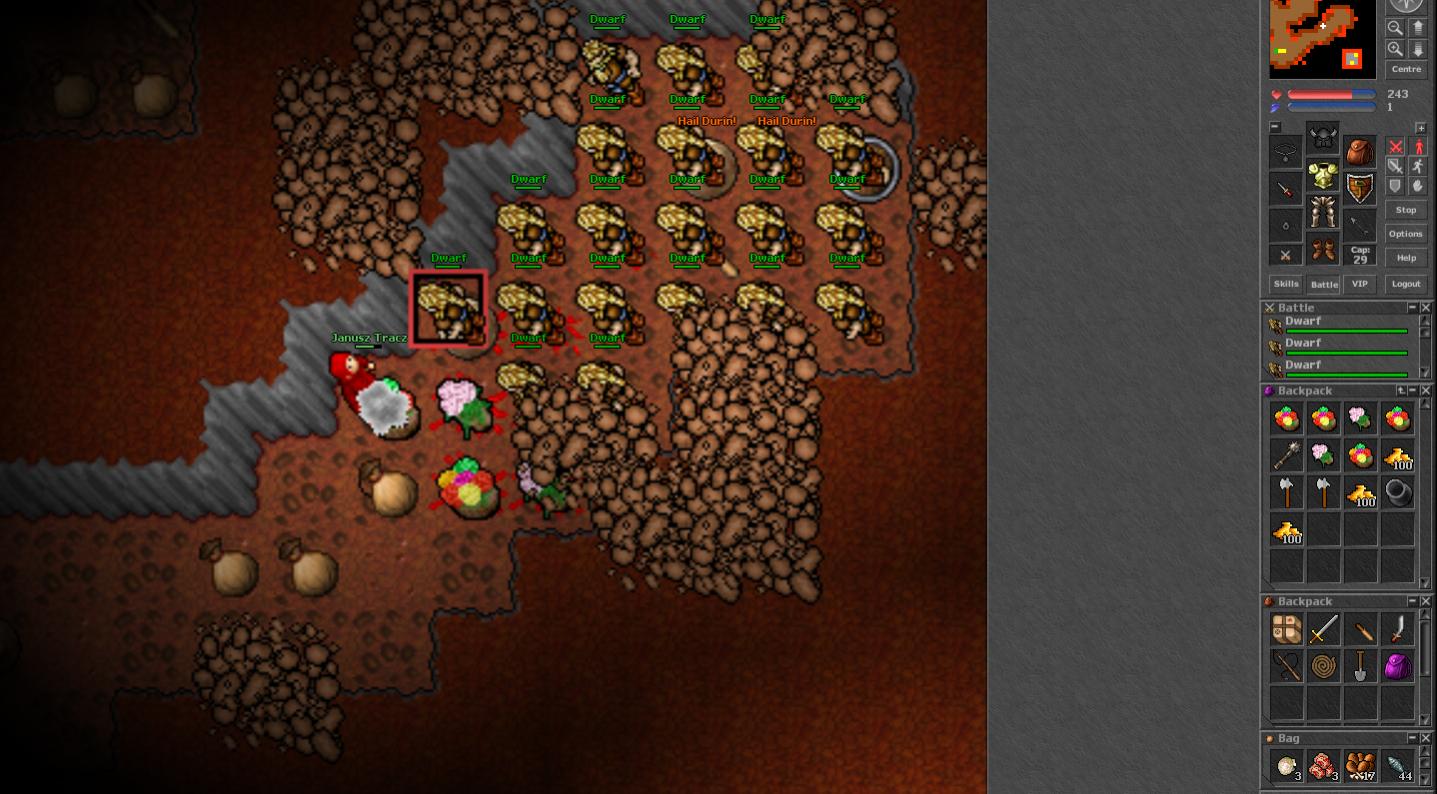The width and height of the screenshot is (1437, 794).
Task: Close the Battle panel
Action: click(1426, 308)
